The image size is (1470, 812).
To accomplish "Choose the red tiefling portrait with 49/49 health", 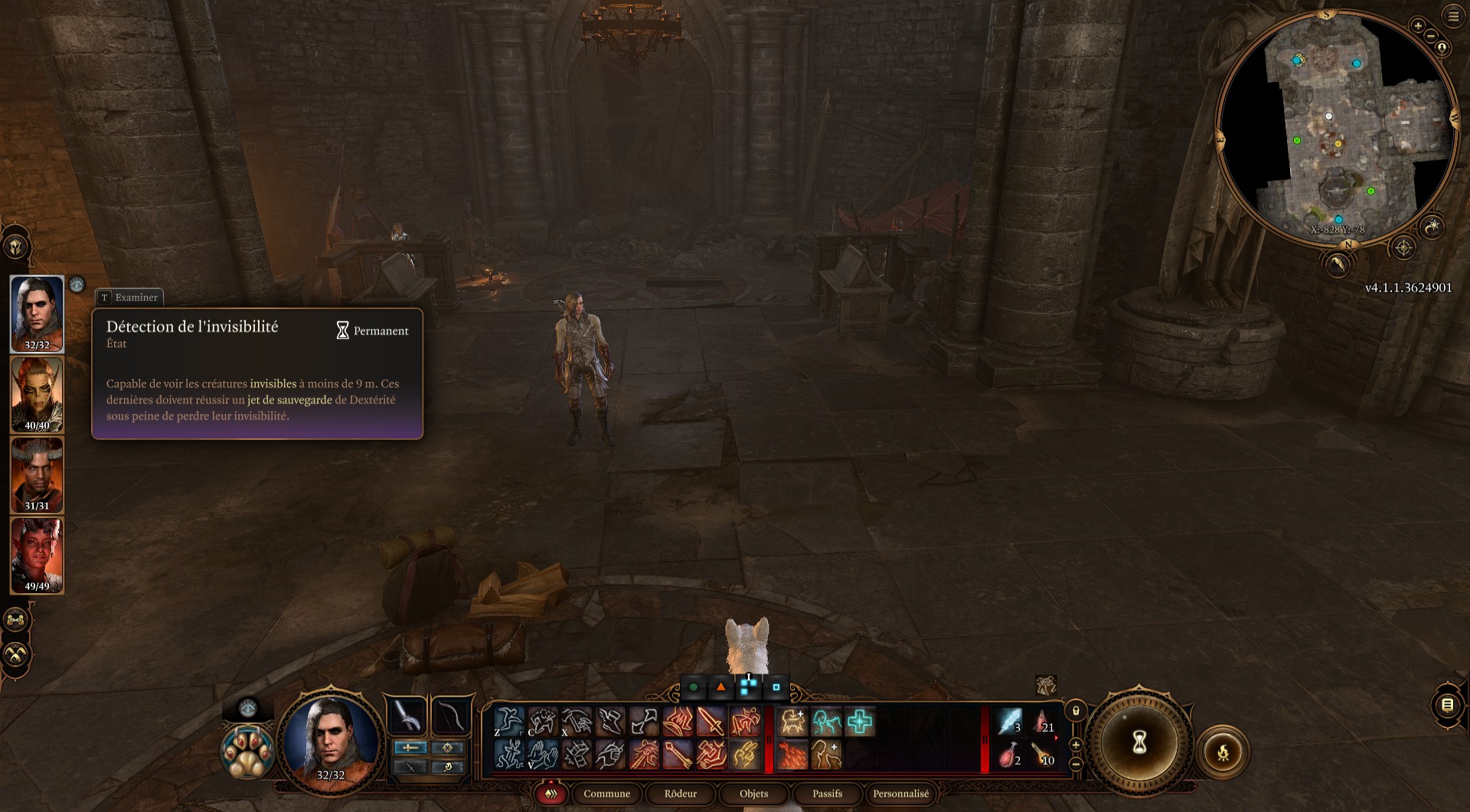I will [x=37, y=555].
